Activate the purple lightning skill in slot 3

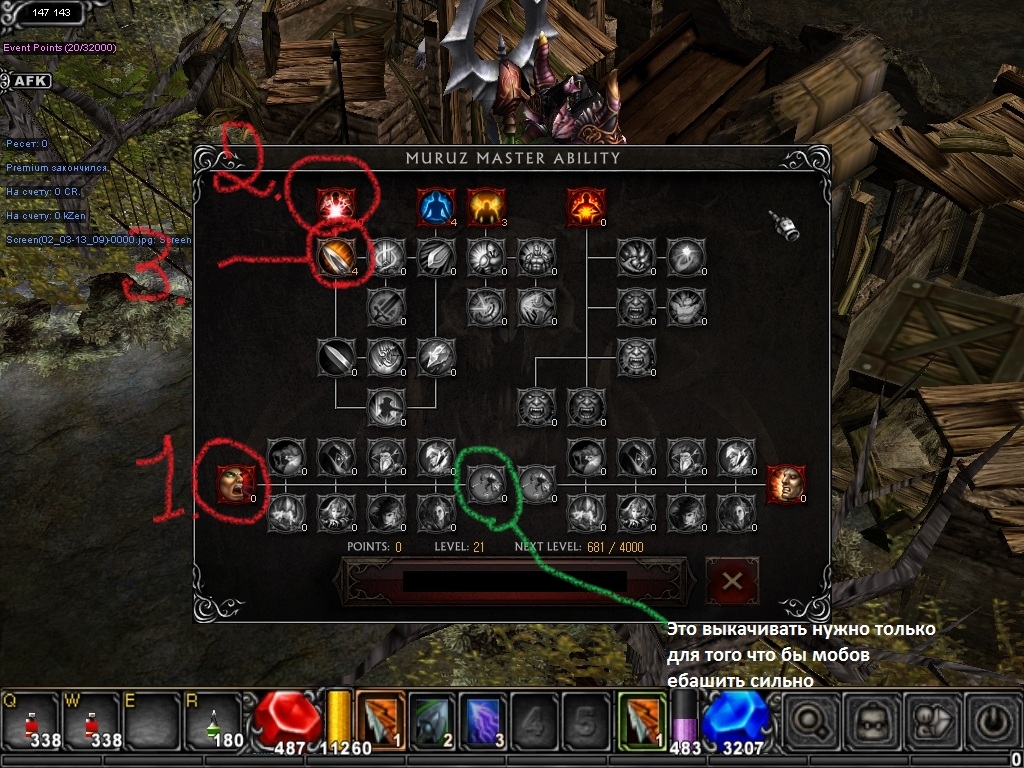(484, 721)
